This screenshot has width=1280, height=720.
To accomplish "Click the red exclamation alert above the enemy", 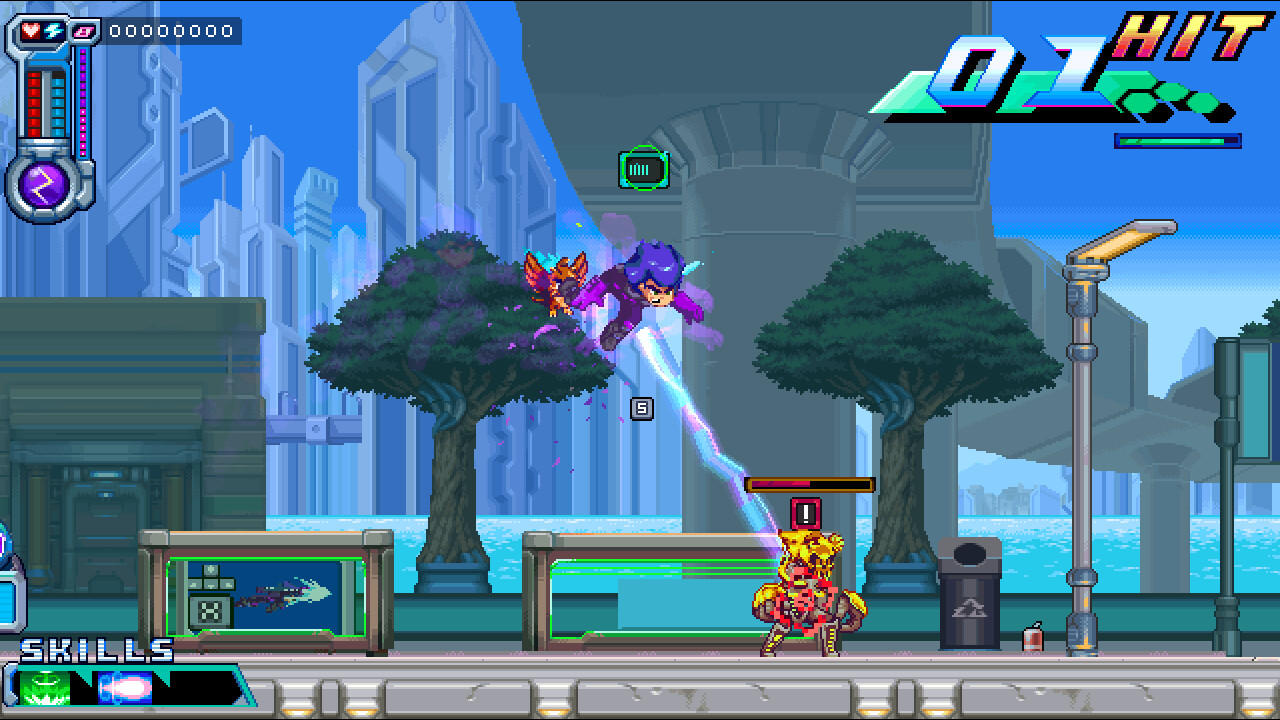I will pyautogui.click(x=806, y=513).
